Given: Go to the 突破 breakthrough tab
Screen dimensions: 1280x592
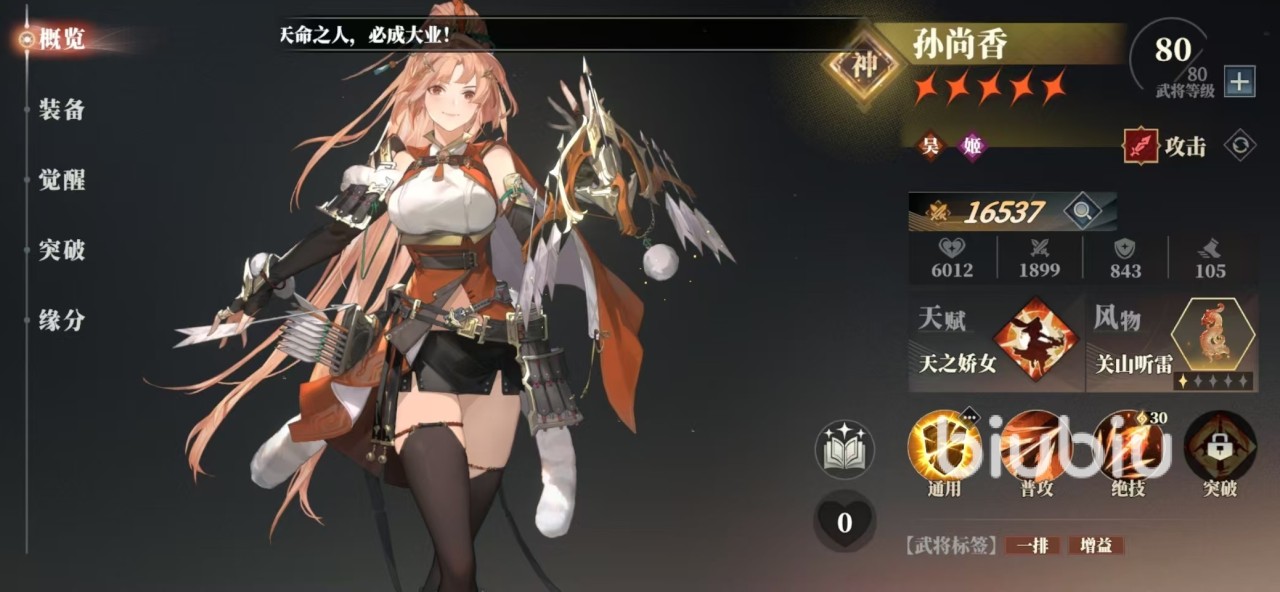Looking at the screenshot, I should pos(61,250).
